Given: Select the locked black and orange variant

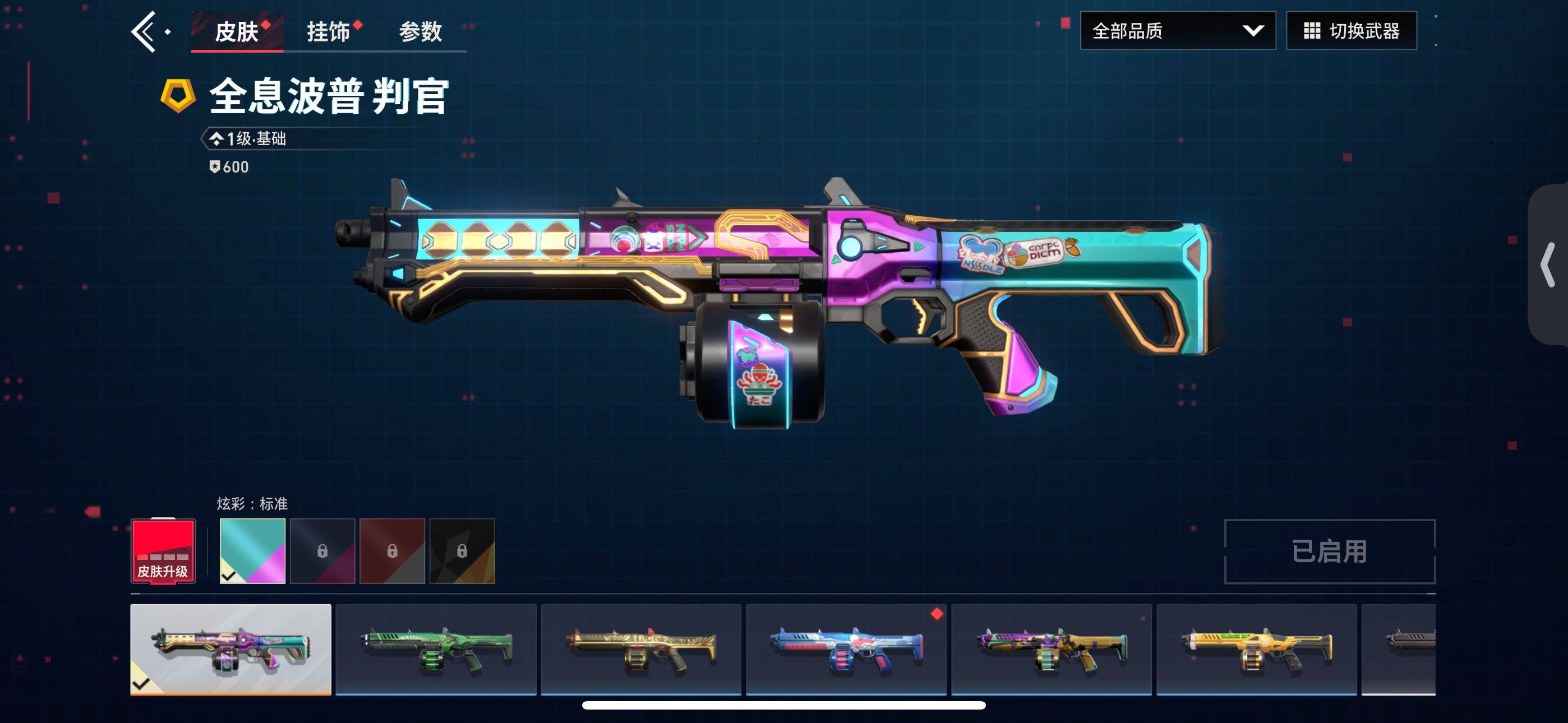Looking at the screenshot, I should (462, 551).
